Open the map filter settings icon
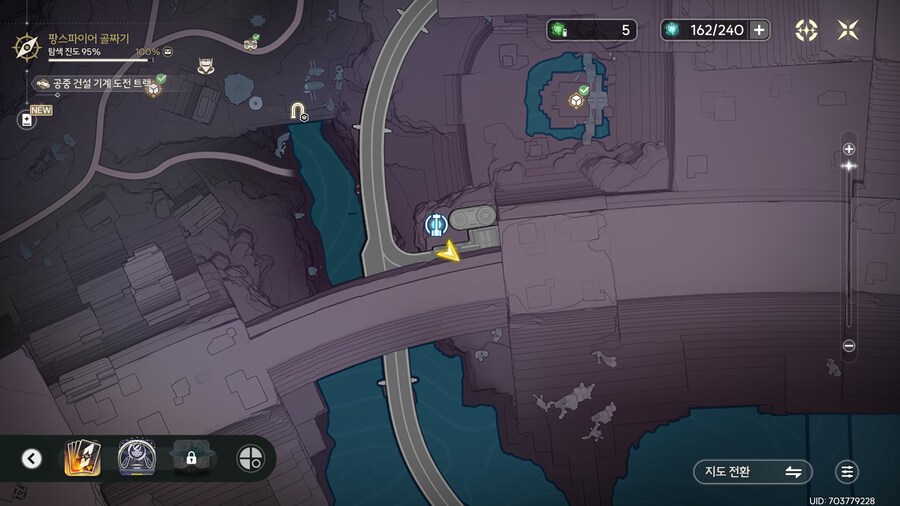 pos(848,472)
